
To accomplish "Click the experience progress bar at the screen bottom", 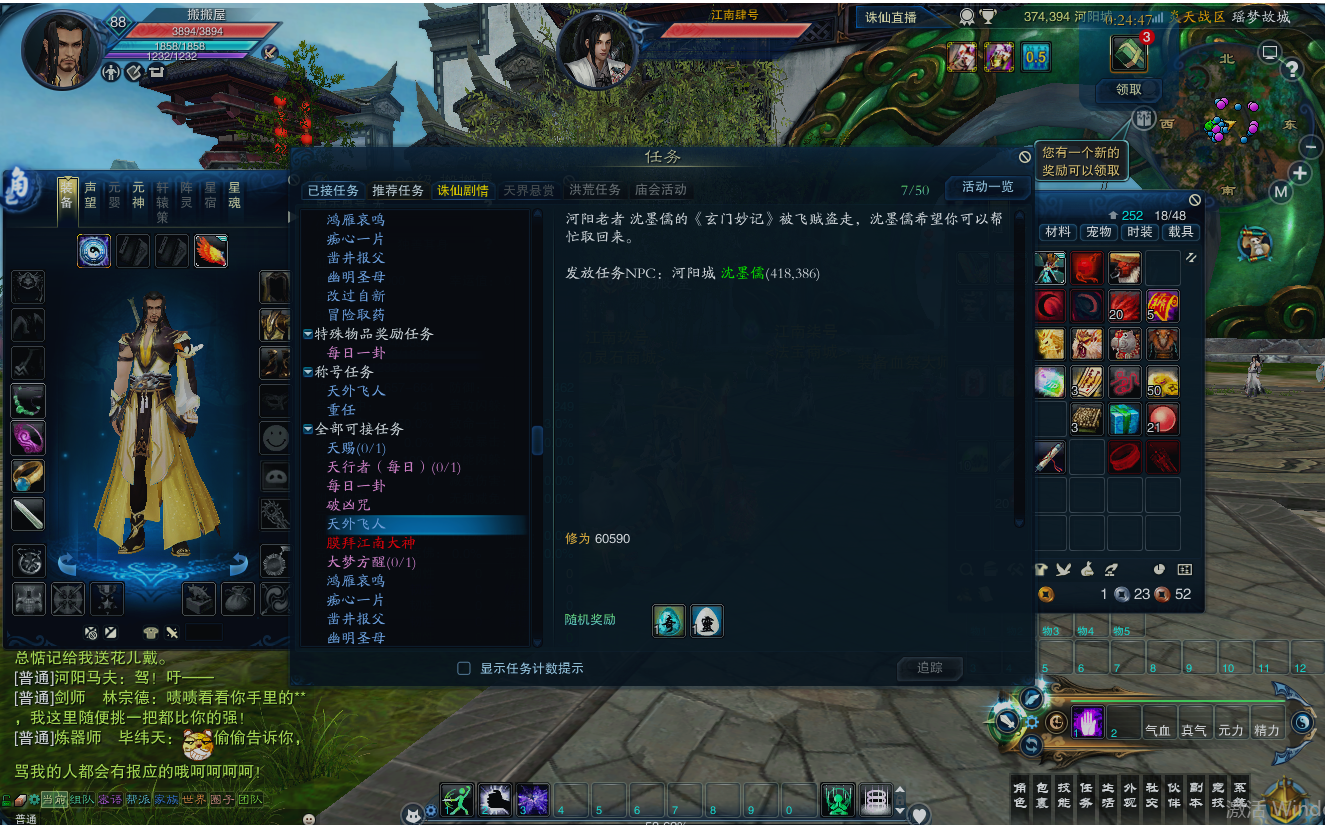I will click(667, 820).
